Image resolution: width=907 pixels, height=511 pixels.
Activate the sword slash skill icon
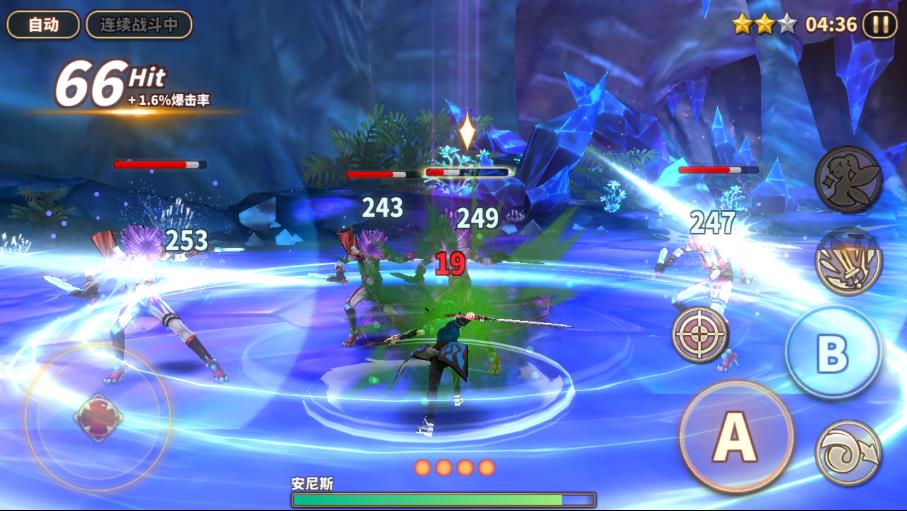[848, 262]
